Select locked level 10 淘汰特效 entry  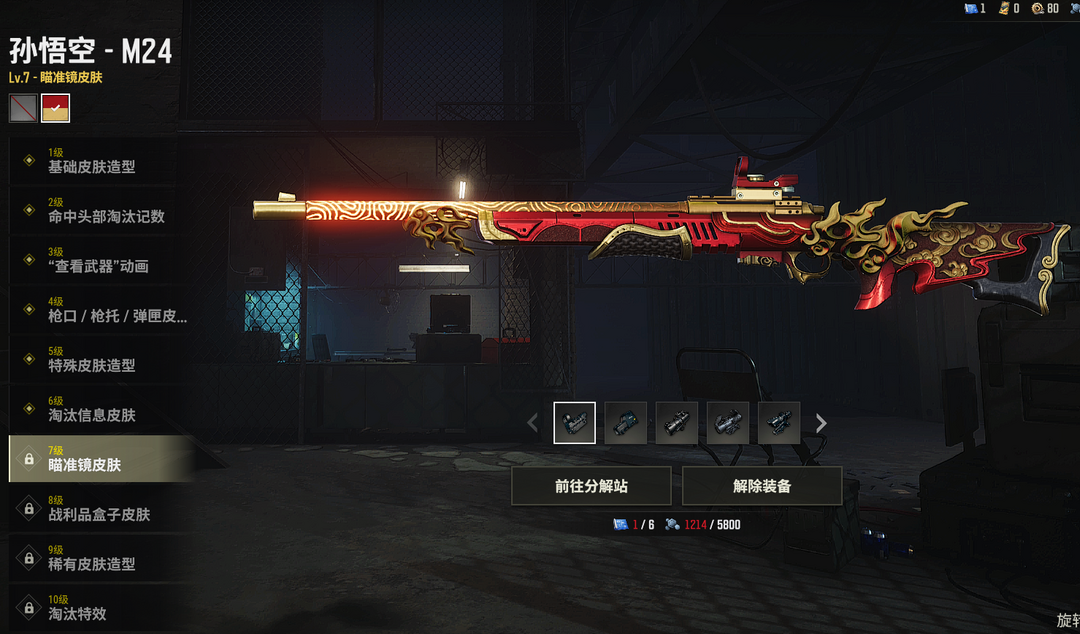click(x=98, y=608)
